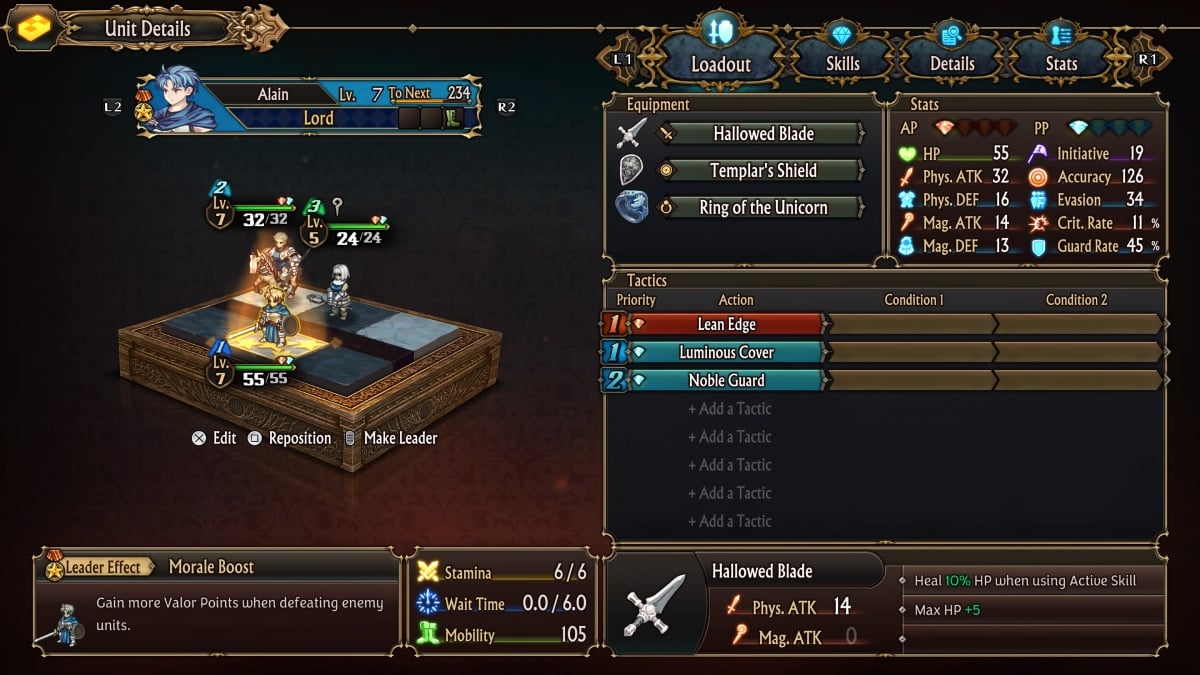This screenshot has width=1200, height=675.
Task: Select the Hallowed Blade equipment slot
Action: (762, 134)
